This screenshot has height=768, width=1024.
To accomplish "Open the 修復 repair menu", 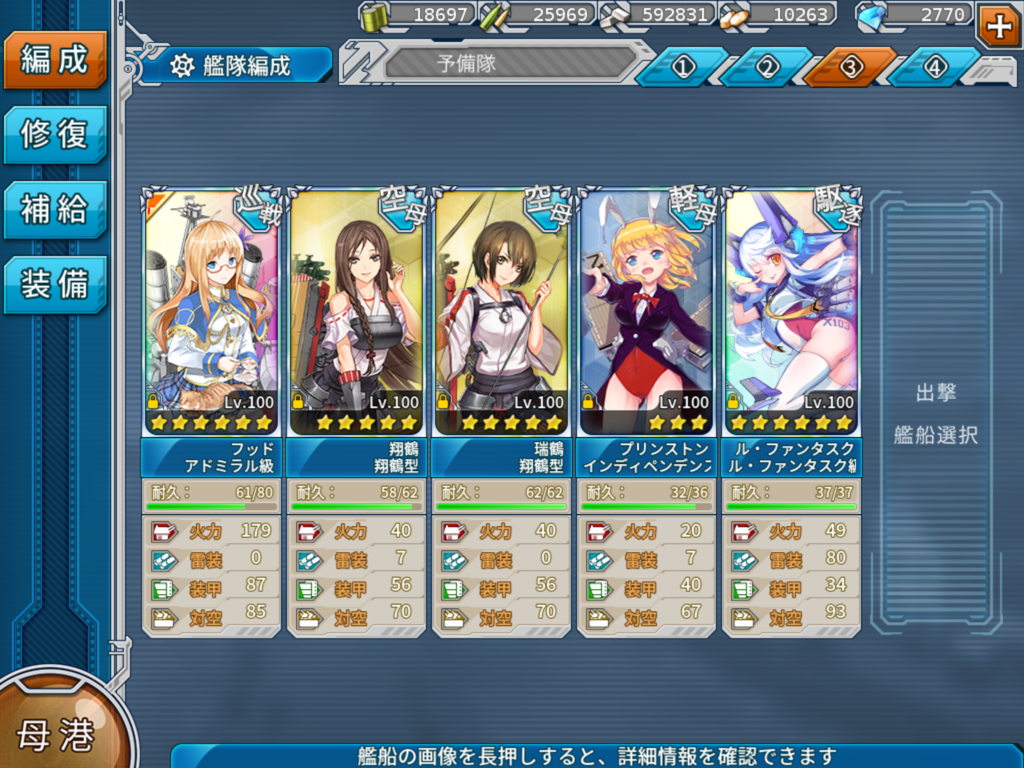I will click(x=54, y=134).
